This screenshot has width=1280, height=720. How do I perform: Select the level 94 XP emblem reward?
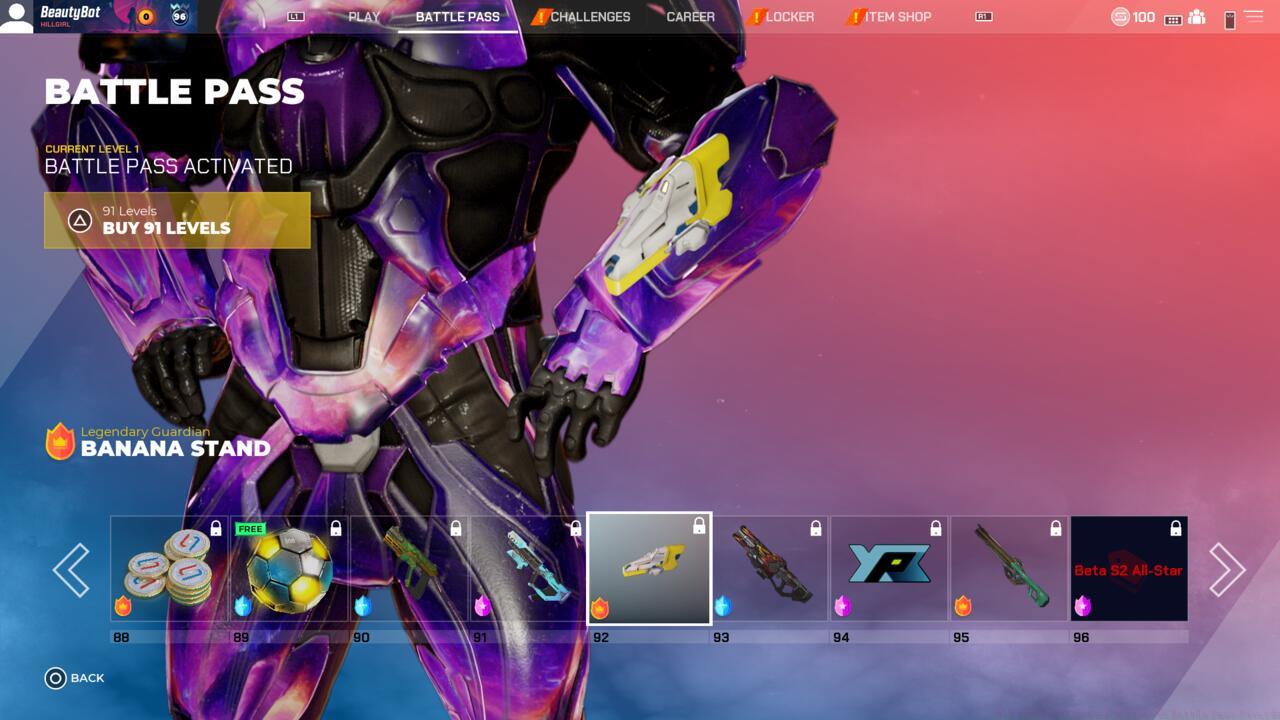[x=889, y=568]
